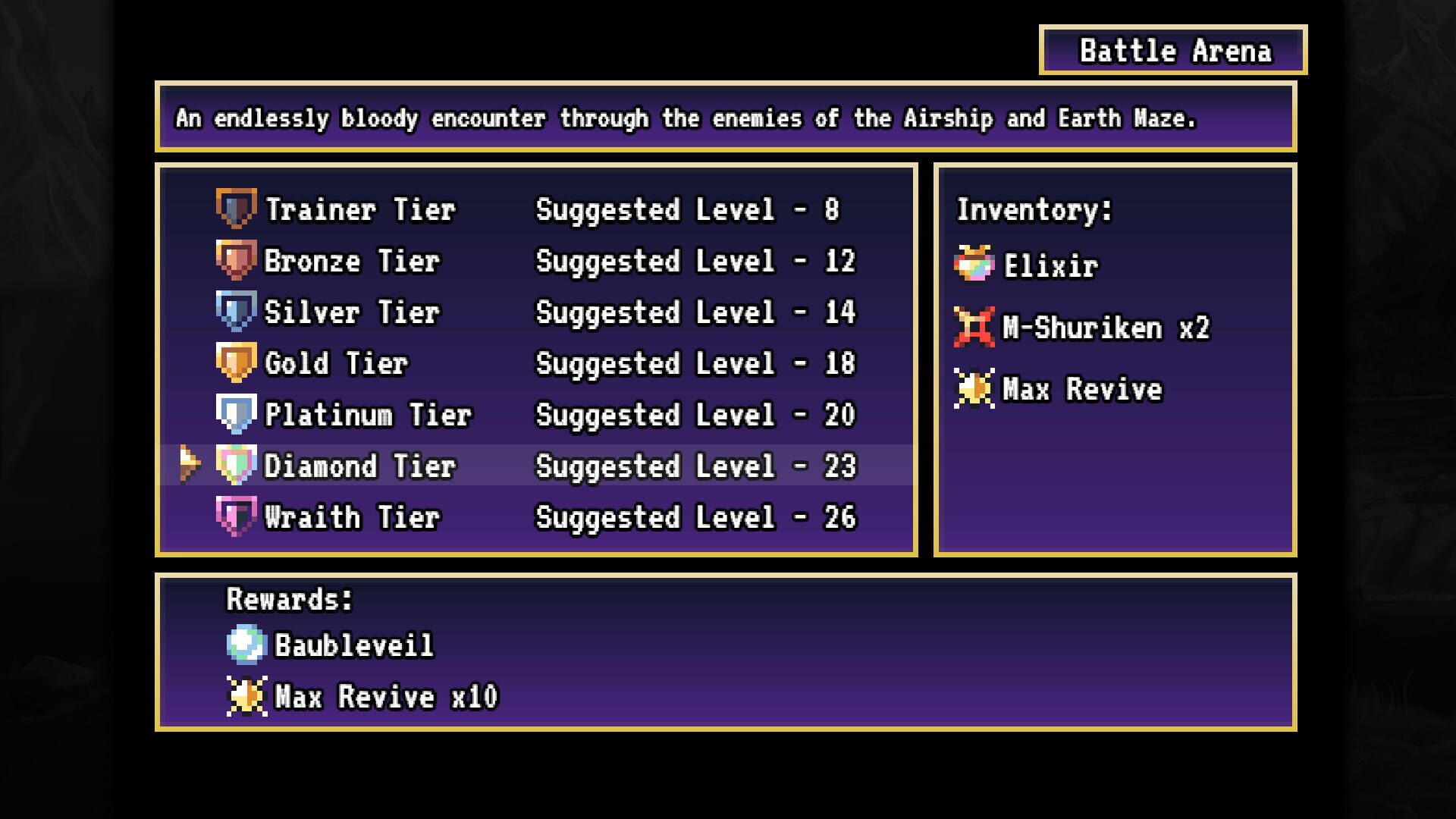Select the M-Shuriken icon in Inventory
The height and width of the screenshot is (819, 1456).
(x=974, y=327)
